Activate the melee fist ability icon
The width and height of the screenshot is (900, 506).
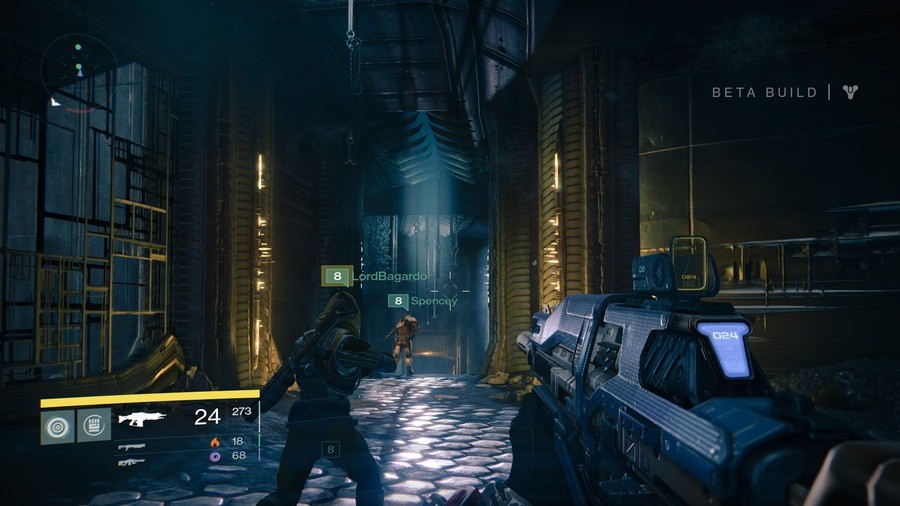pyautogui.click(x=94, y=425)
